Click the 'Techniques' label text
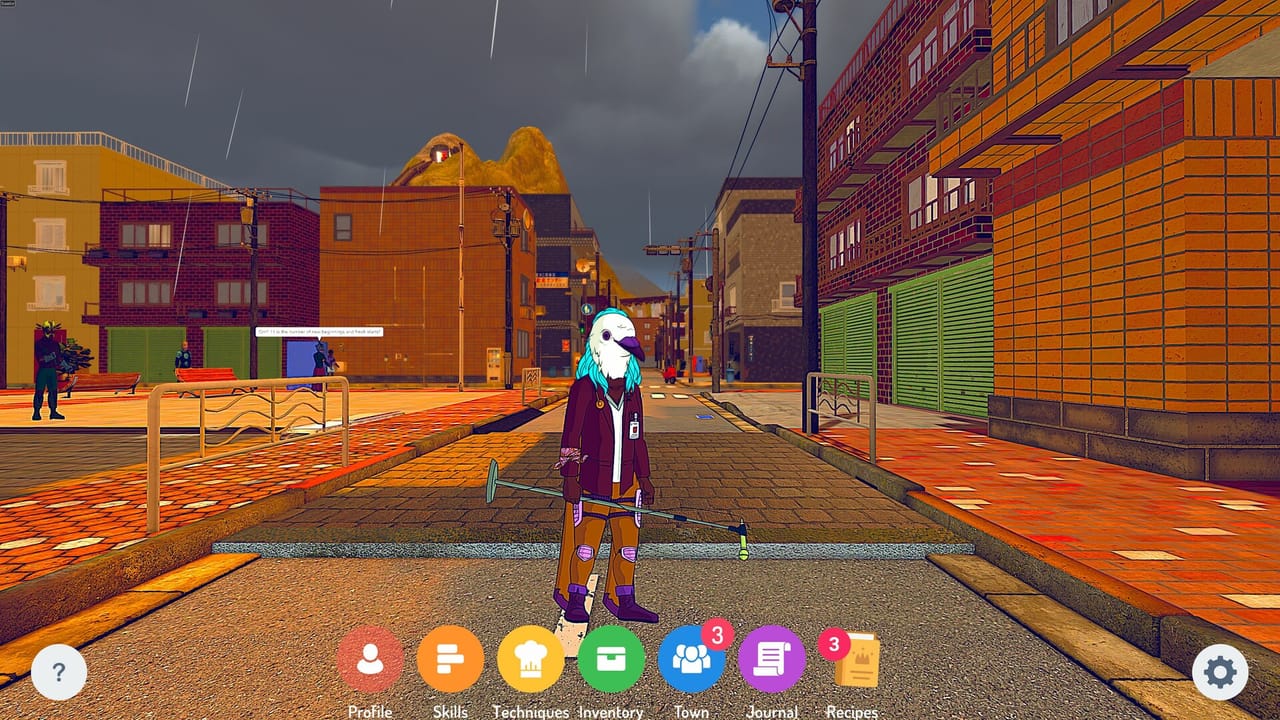The height and width of the screenshot is (720, 1280). click(530, 713)
